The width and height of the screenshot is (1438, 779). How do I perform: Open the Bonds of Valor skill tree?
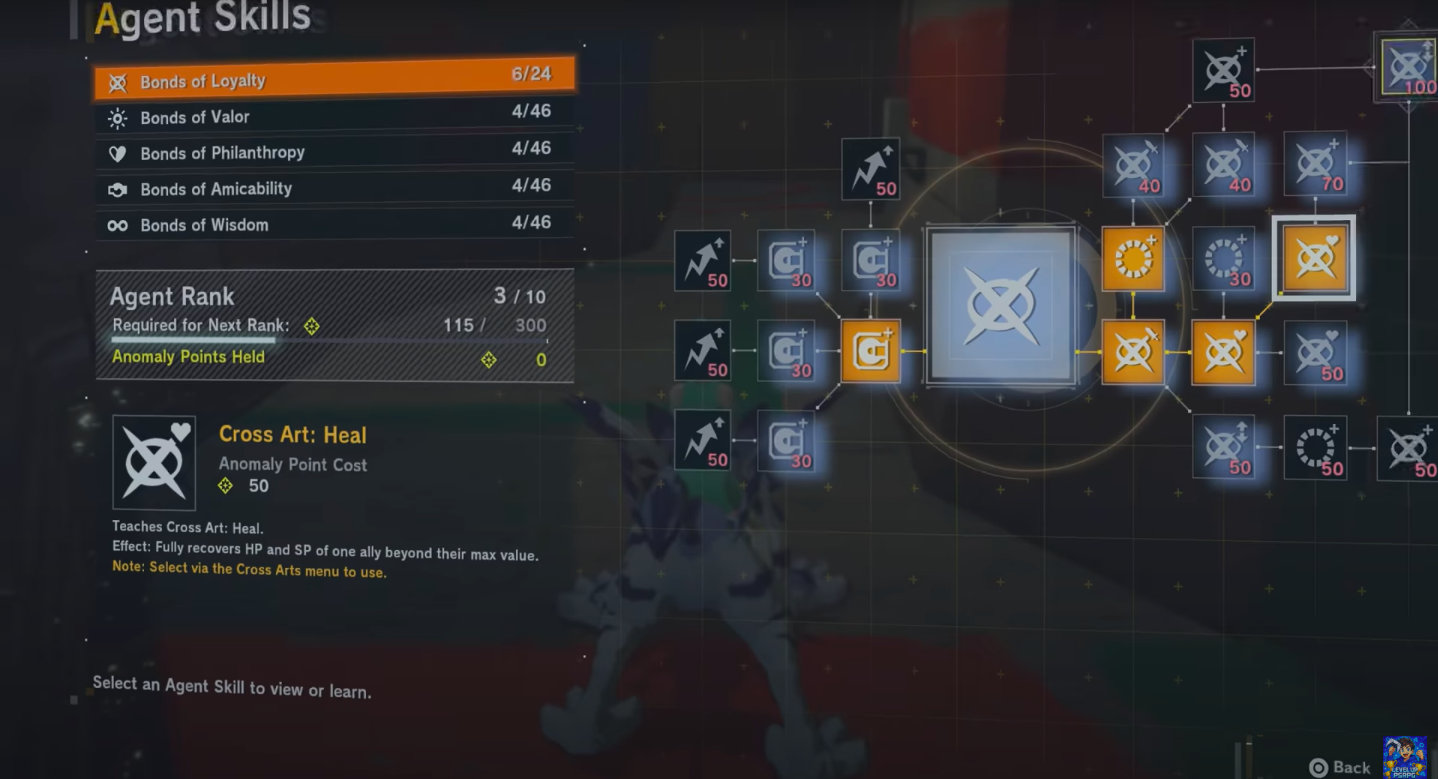(x=334, y=117)
